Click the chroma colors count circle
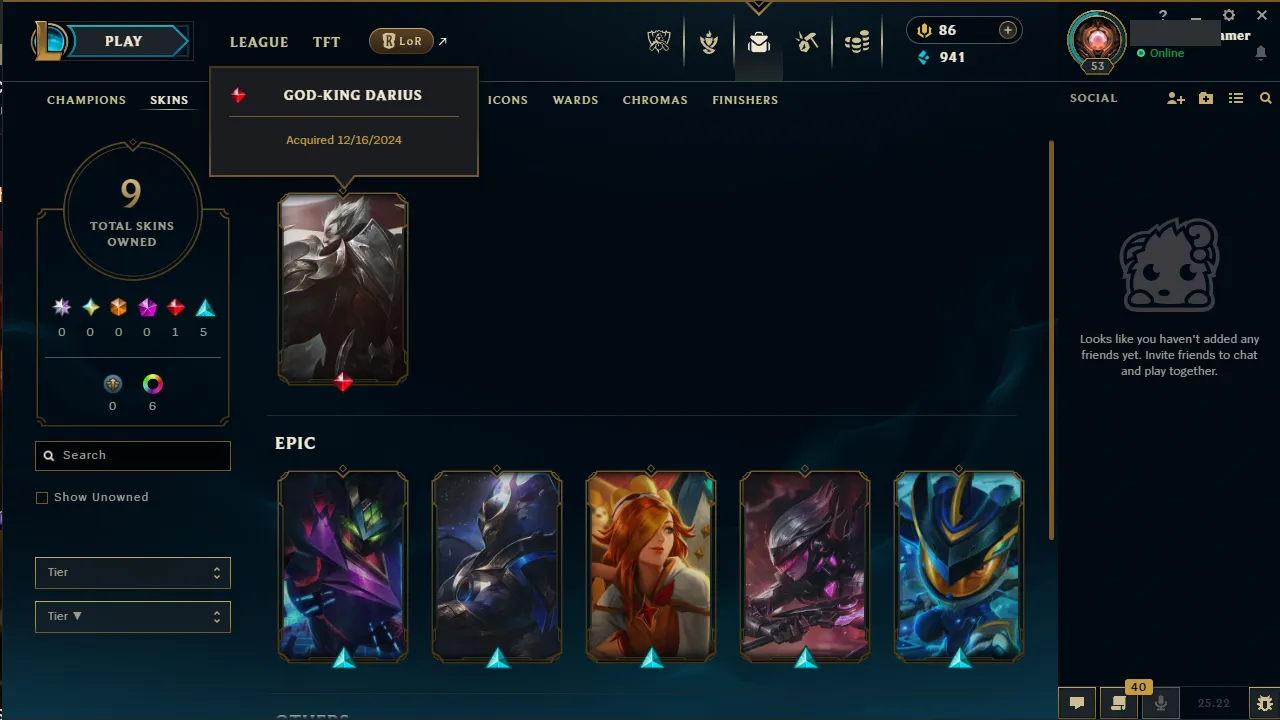The height and width of the screenshot is (720, 1280). pos(152,384)
